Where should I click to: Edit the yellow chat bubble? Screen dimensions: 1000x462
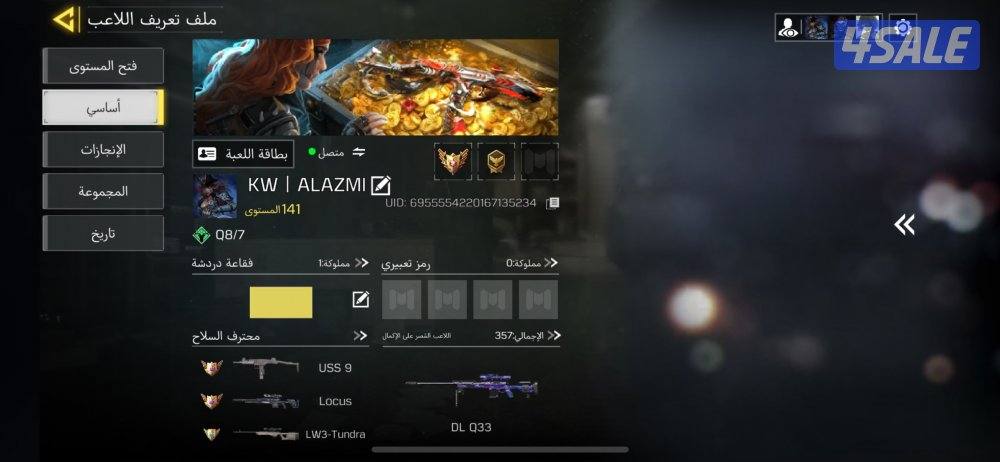(x=361, y=300)
